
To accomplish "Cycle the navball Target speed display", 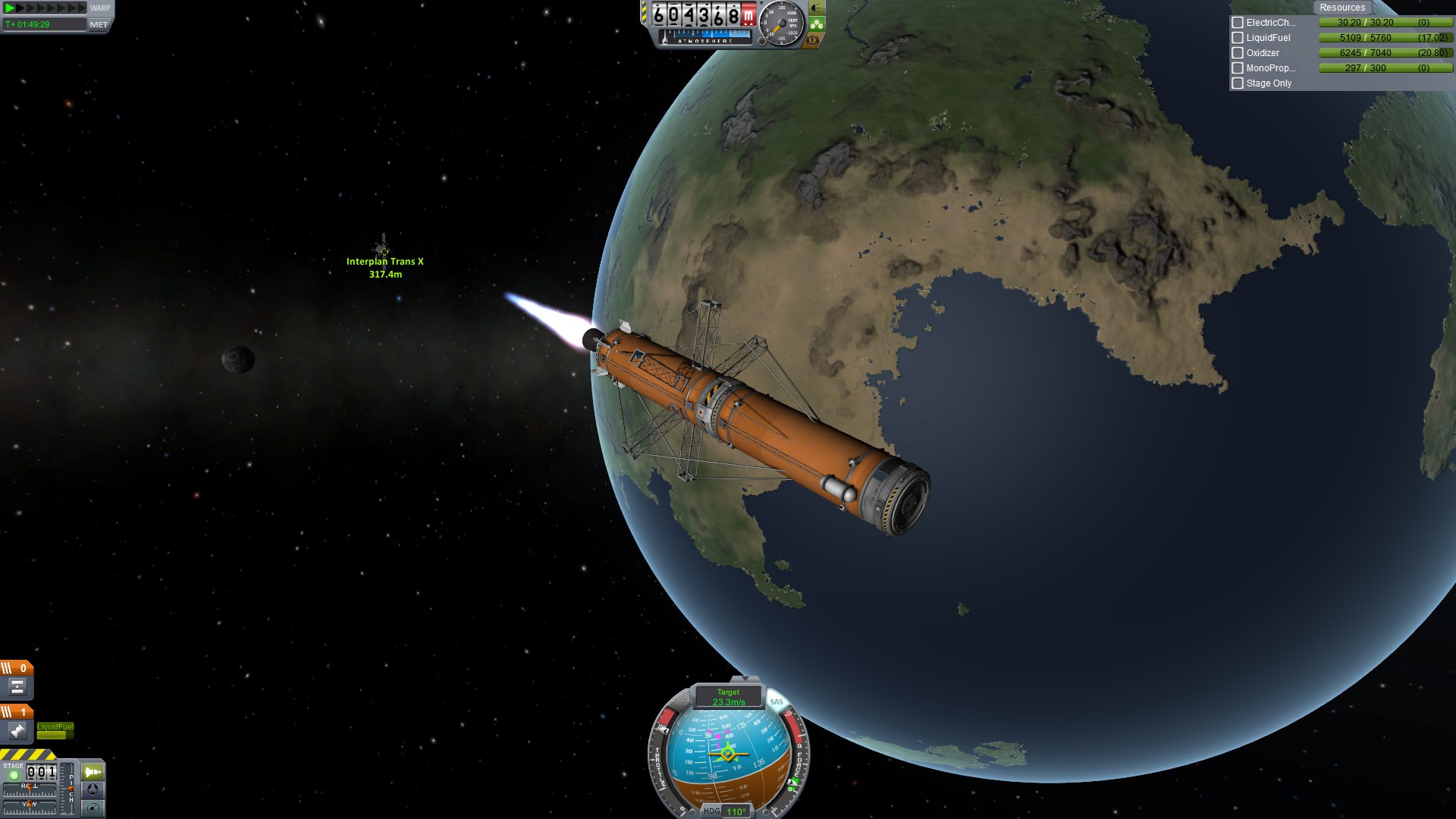I will (x=728, y=696).
